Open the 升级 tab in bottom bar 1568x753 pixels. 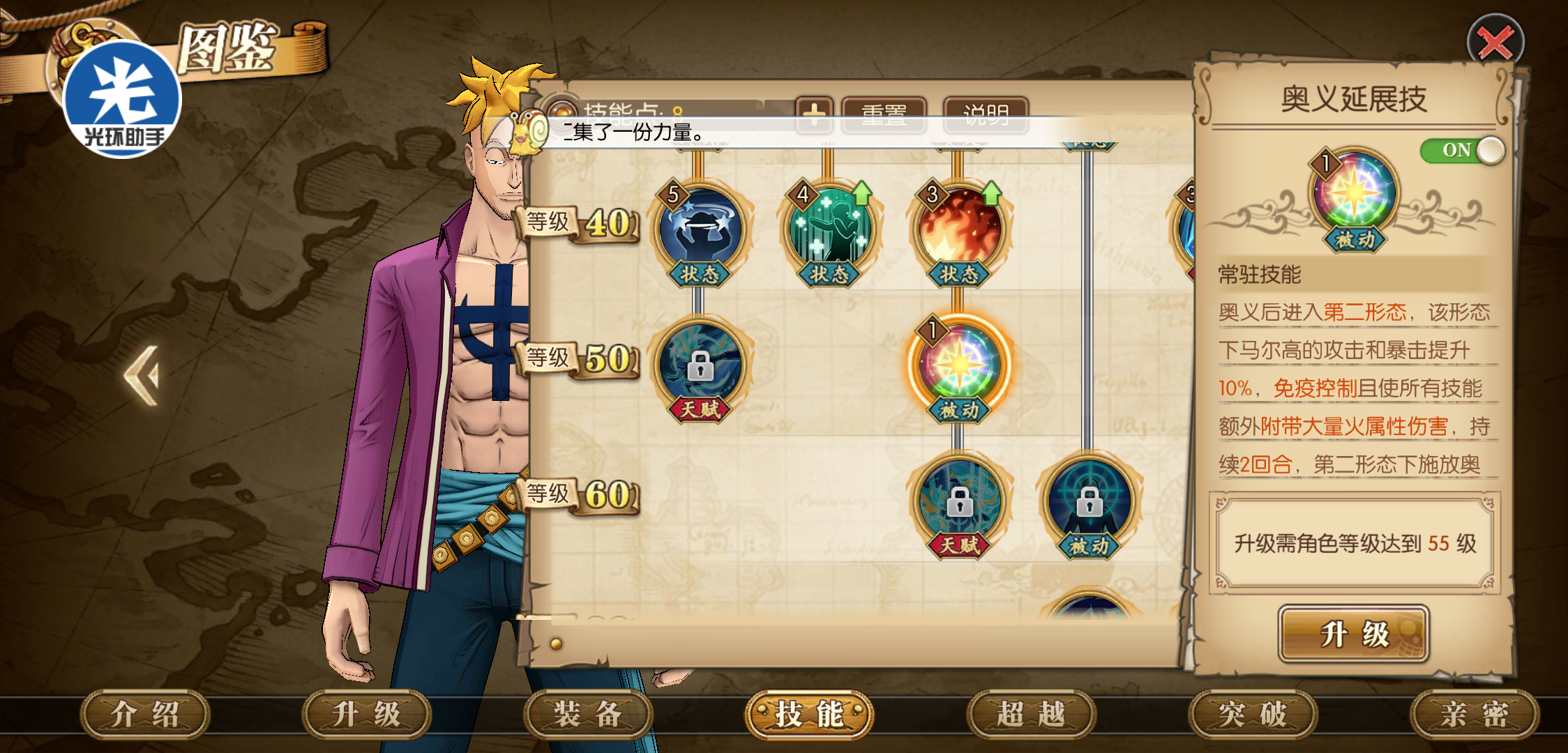click(x=366, y=715)
